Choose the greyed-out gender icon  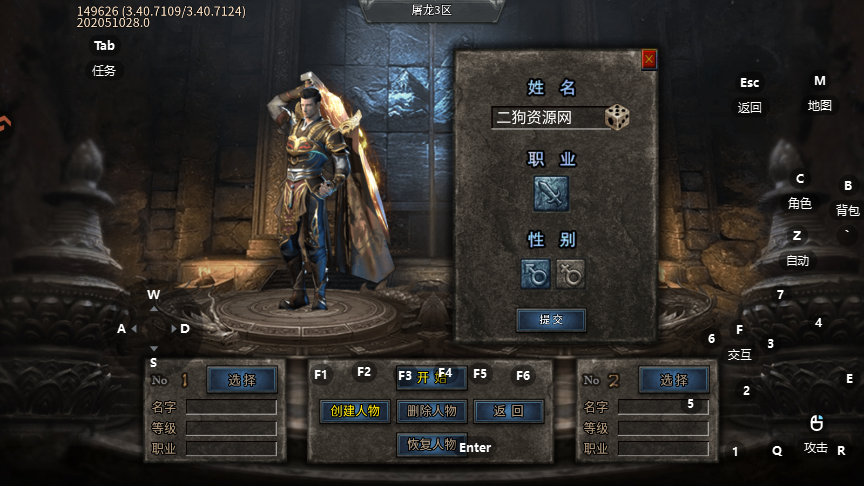570,273
